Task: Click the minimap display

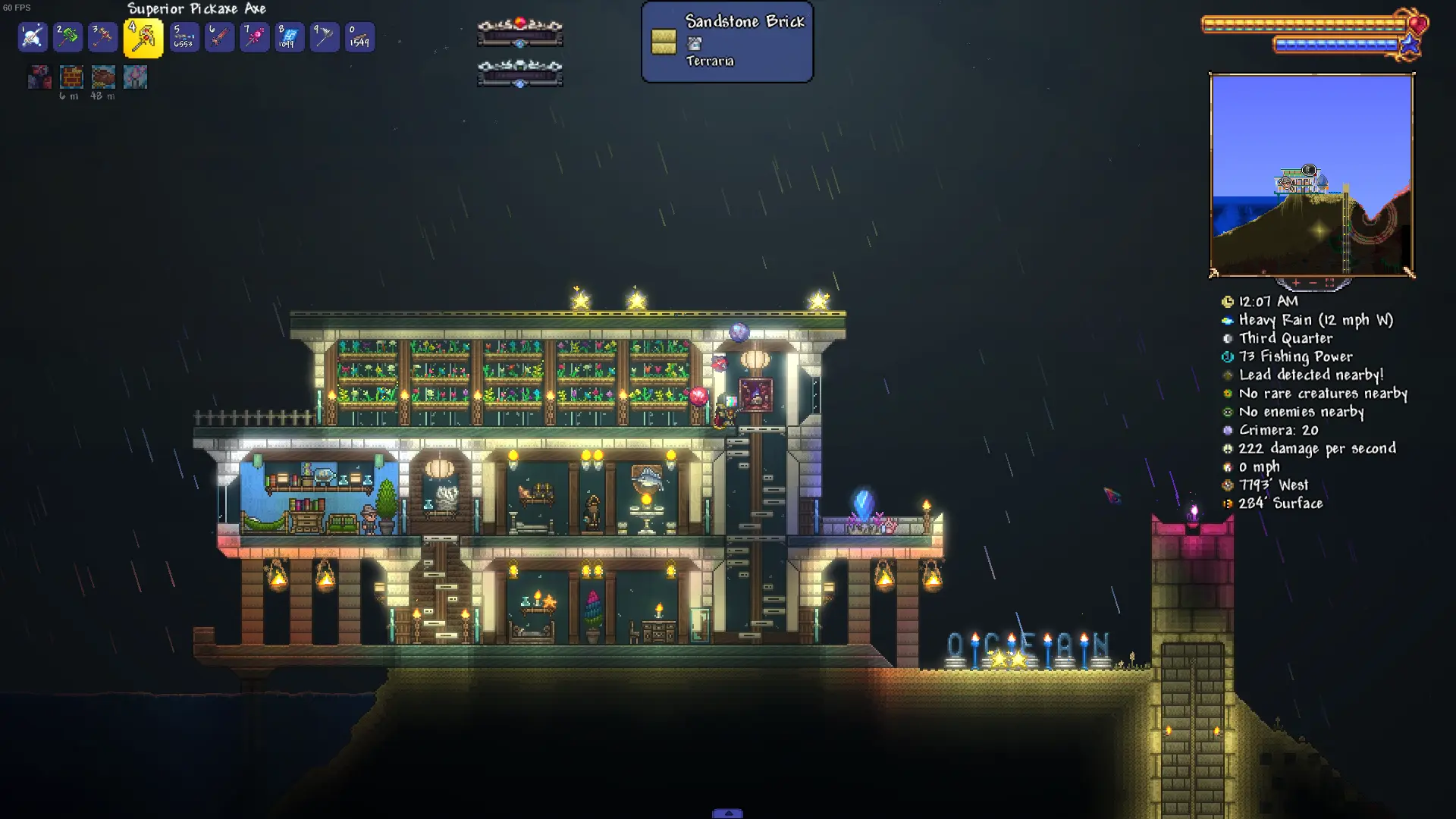Action: [x=1311, y=174]
